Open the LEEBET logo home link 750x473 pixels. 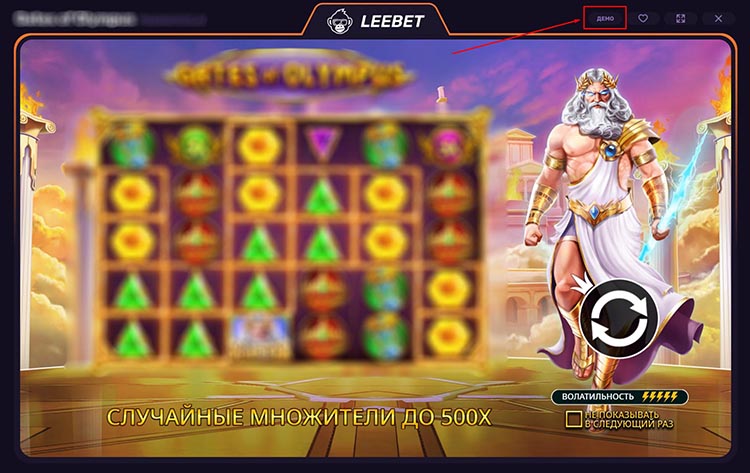point(374,19)
